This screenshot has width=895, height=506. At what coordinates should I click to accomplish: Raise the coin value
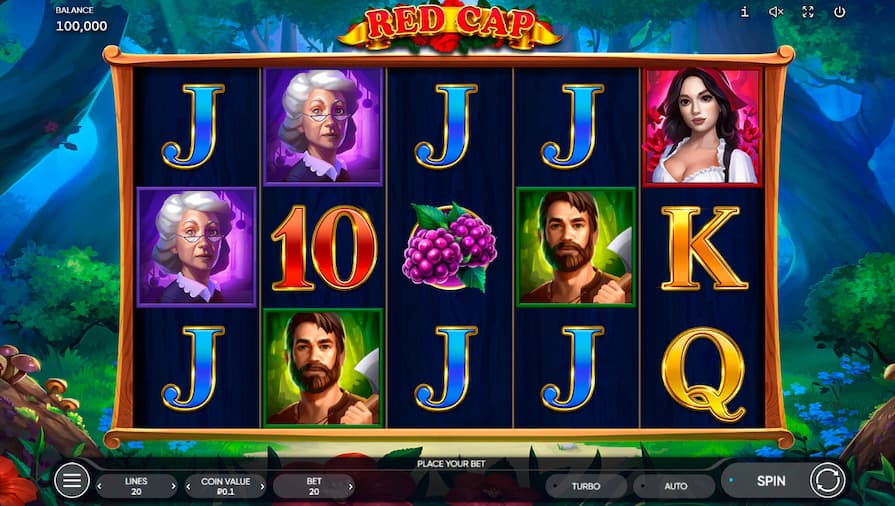point(262,487)
